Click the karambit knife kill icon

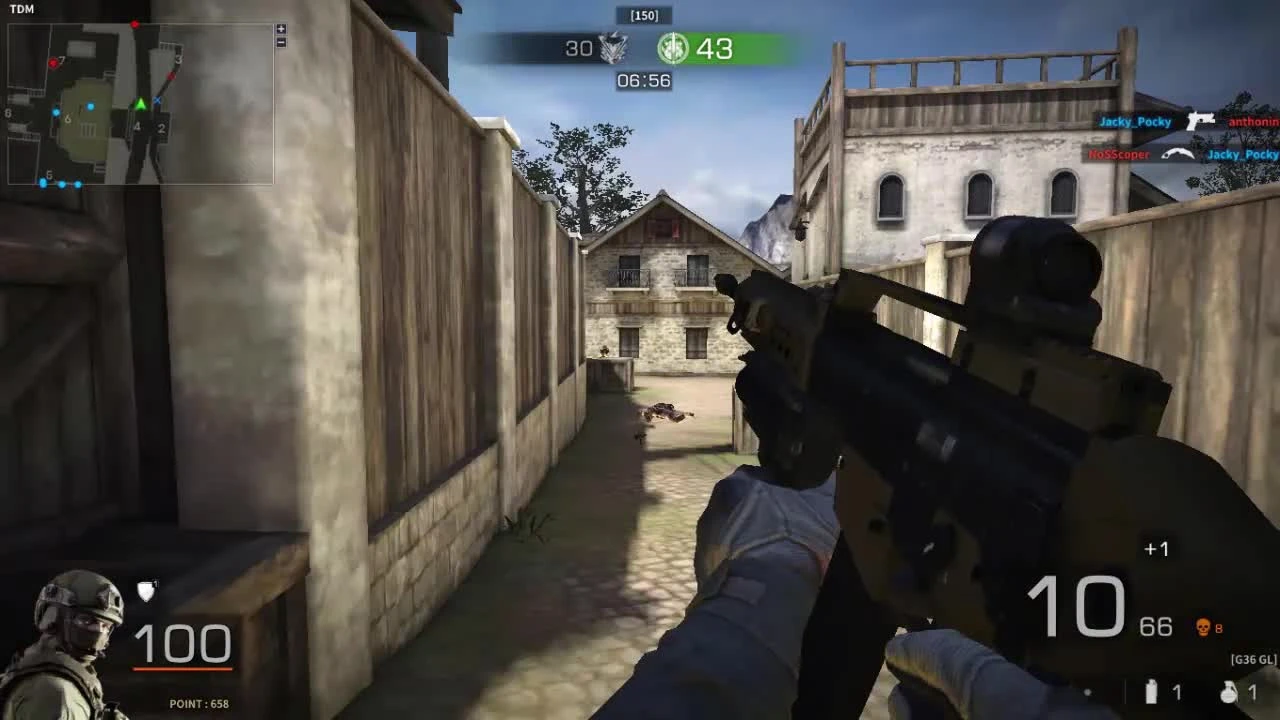pos(1178,154)
